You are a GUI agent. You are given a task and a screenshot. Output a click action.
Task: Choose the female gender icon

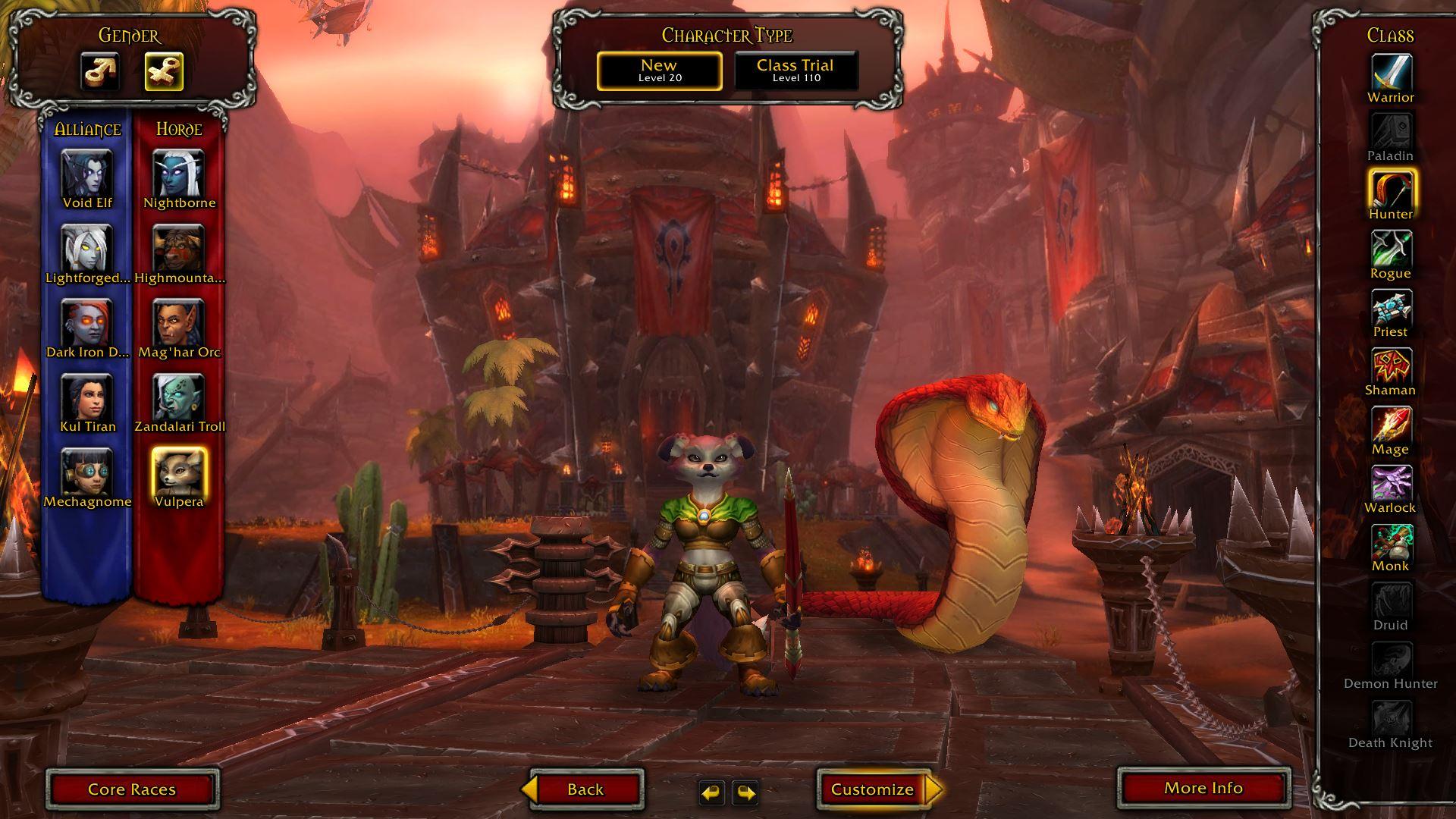tap(164, 72)
